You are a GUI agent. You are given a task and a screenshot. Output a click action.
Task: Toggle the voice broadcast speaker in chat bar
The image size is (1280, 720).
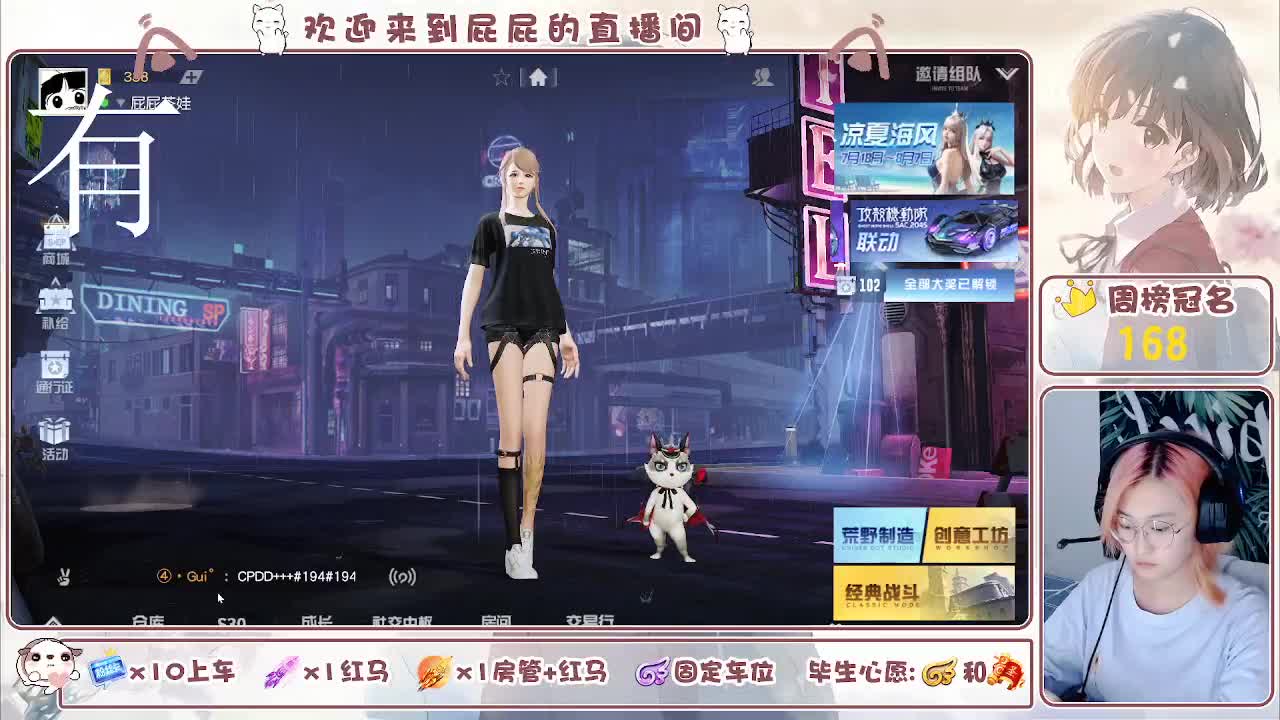(404, 577)
